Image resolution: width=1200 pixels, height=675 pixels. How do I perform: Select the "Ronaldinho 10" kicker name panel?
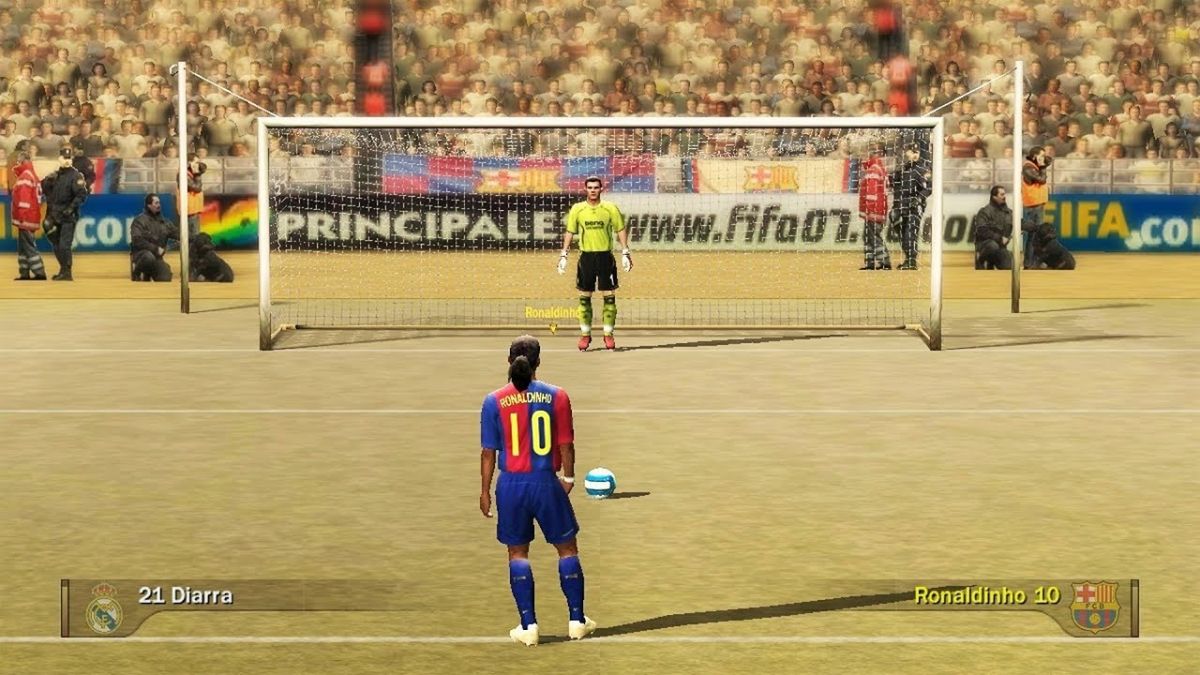pos(986,596)
